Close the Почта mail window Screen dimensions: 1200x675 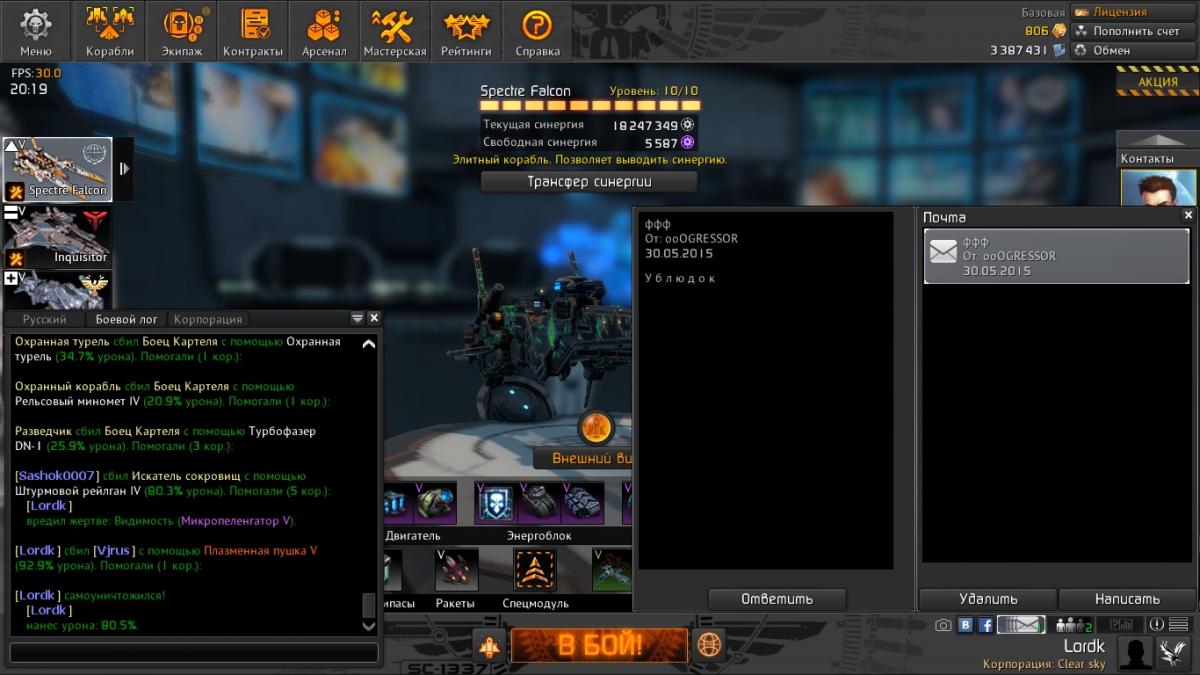coord(1188,215)
